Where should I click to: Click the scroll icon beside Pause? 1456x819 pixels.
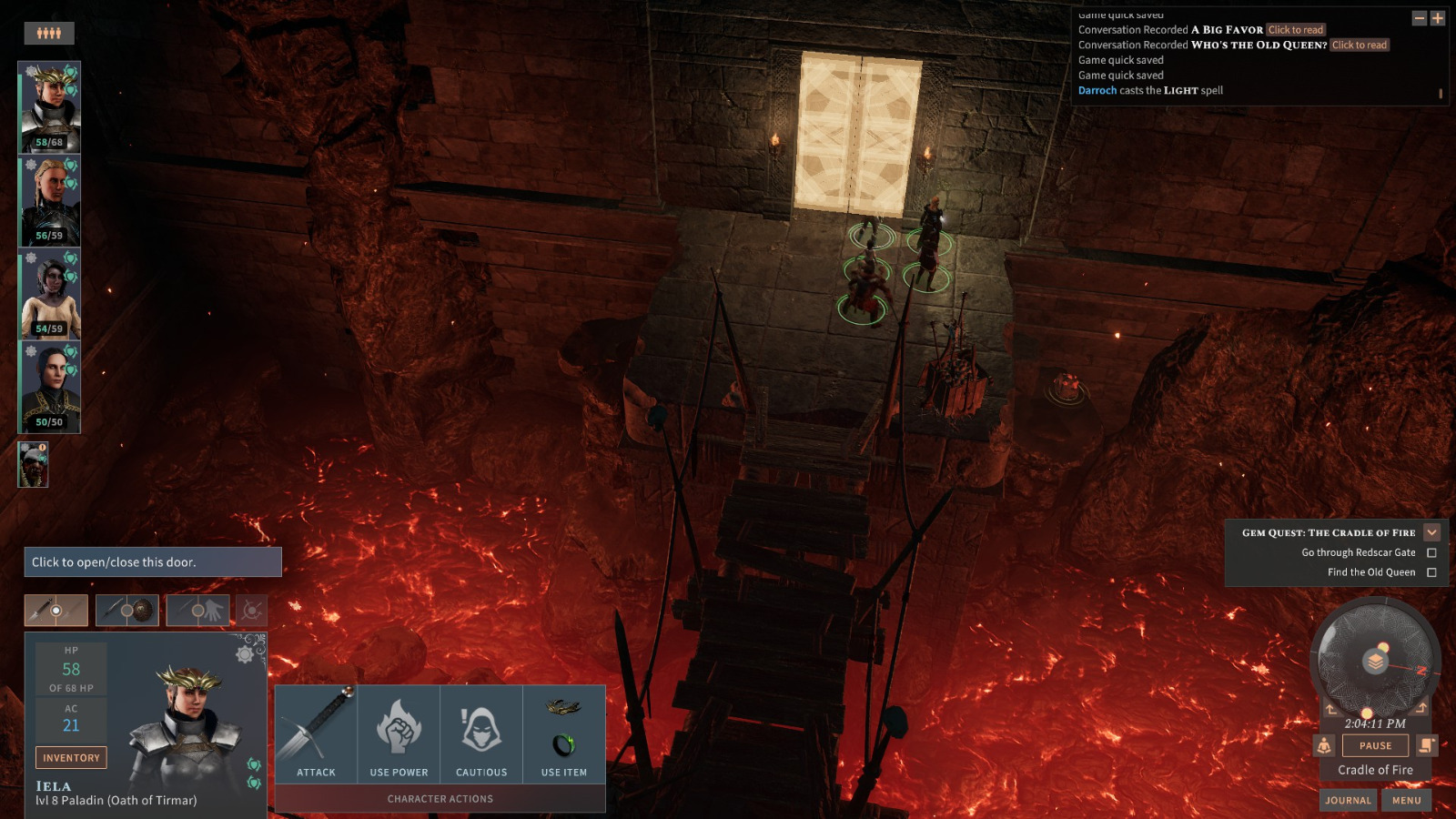tap(1426, 745)
